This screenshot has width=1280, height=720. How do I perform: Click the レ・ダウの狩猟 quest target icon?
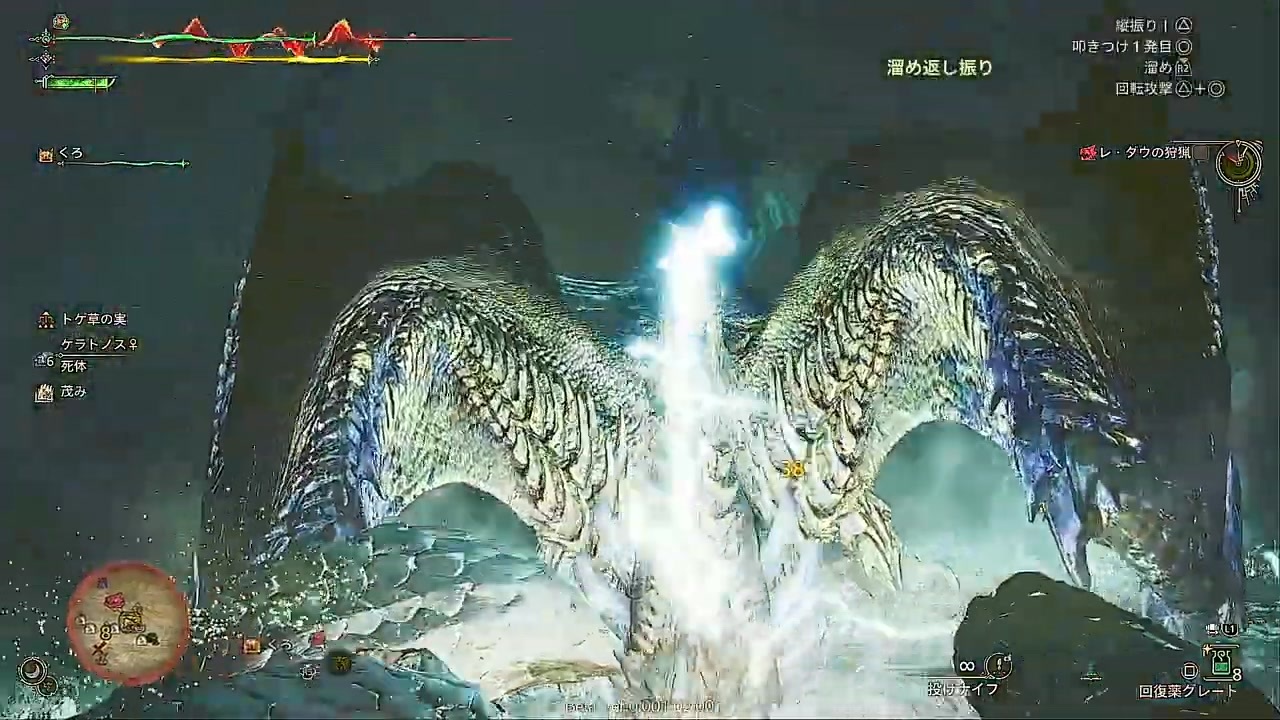1088,152
